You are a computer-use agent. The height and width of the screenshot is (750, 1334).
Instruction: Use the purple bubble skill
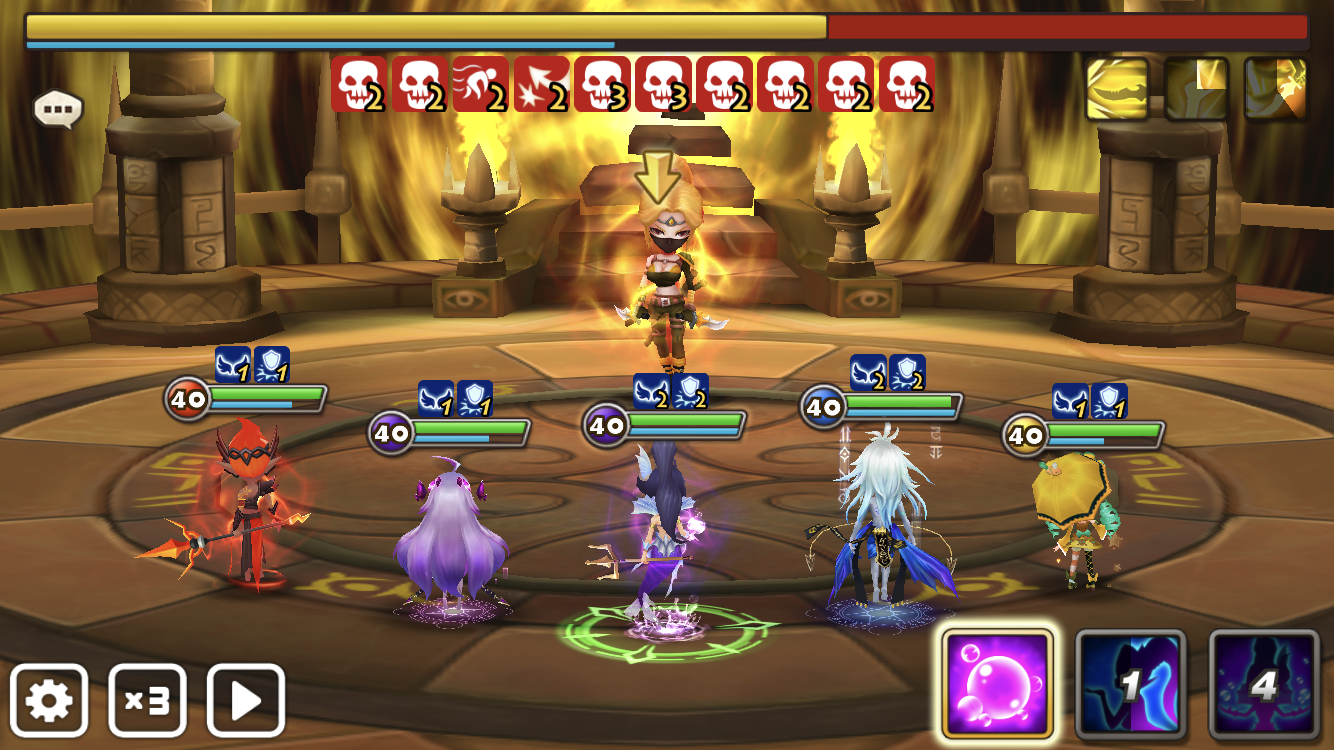997,684
